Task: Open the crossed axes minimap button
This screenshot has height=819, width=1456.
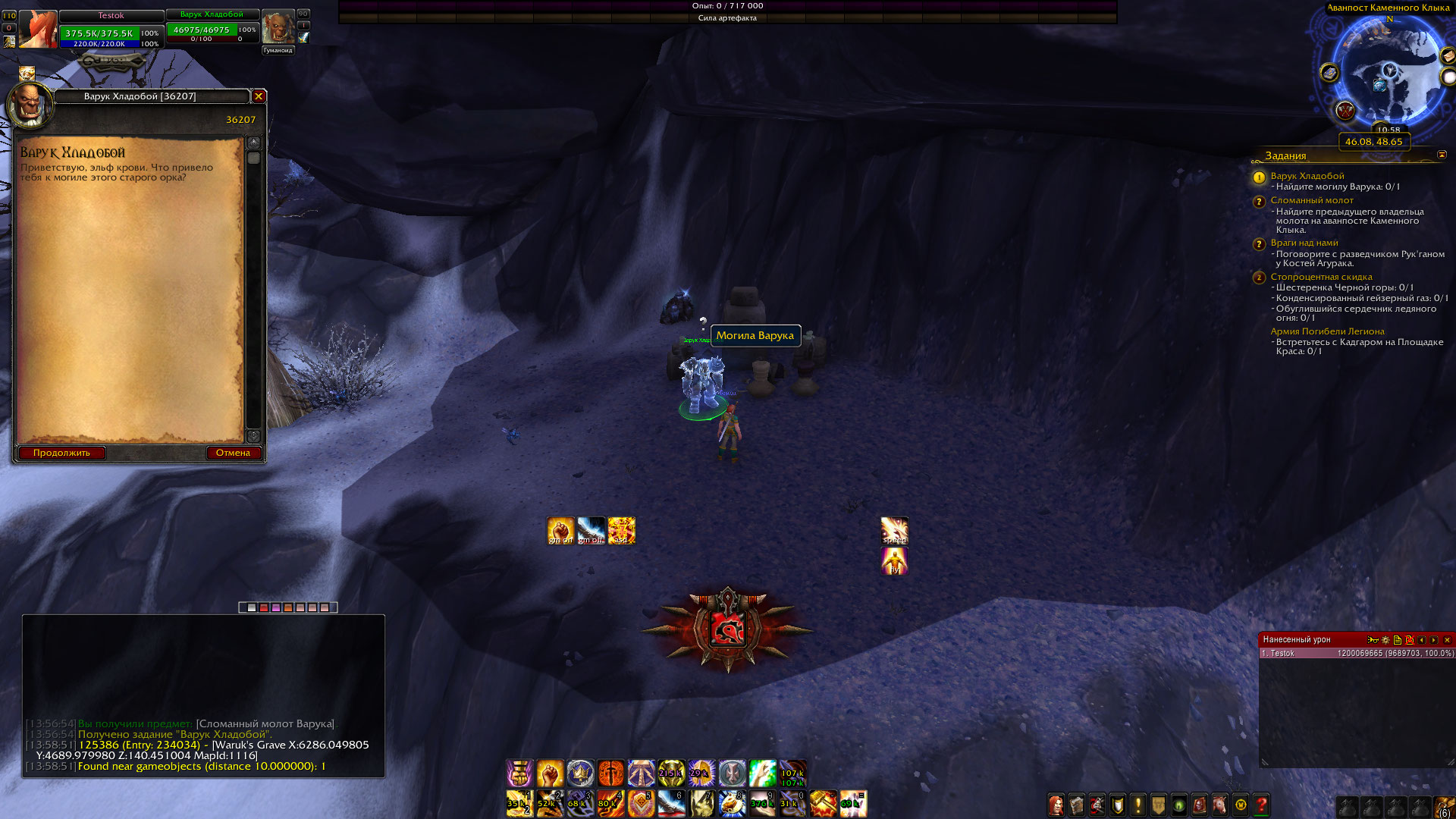Action: tap(1345, 111)
